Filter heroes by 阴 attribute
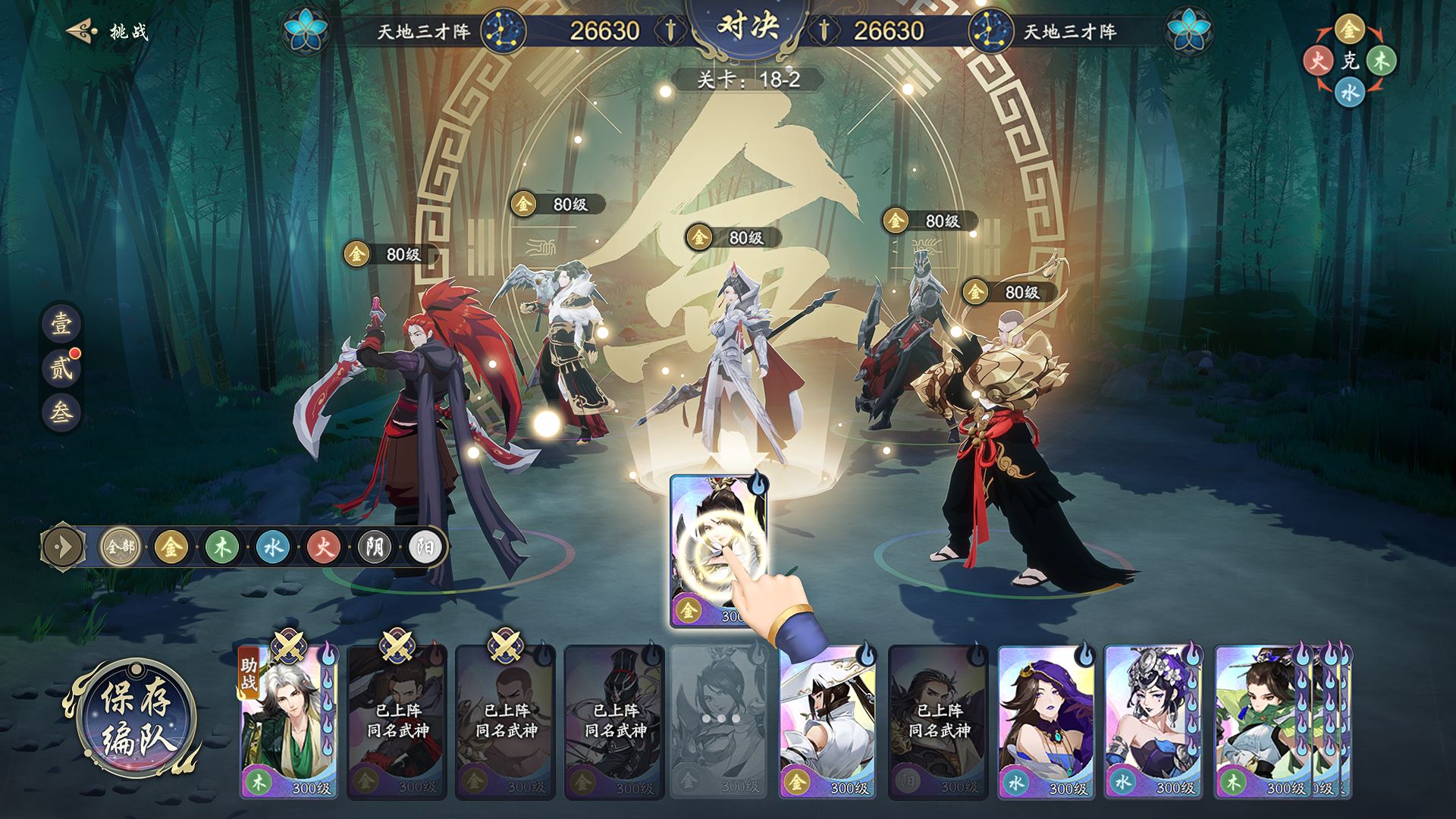This screenshot has width=1456, height=819. point(374,547)
